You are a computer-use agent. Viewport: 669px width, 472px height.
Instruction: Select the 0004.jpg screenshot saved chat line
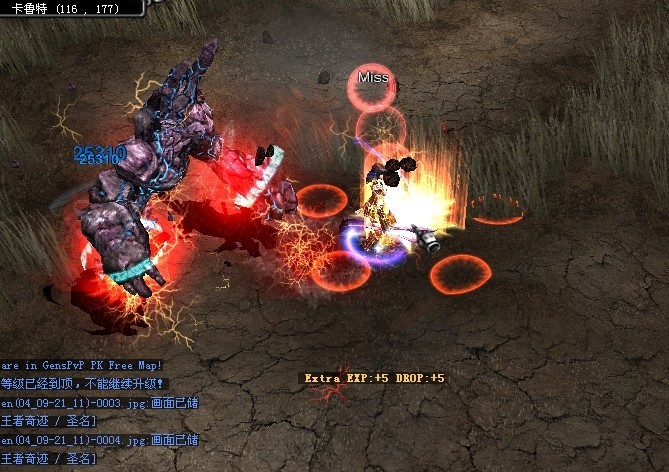99,440
